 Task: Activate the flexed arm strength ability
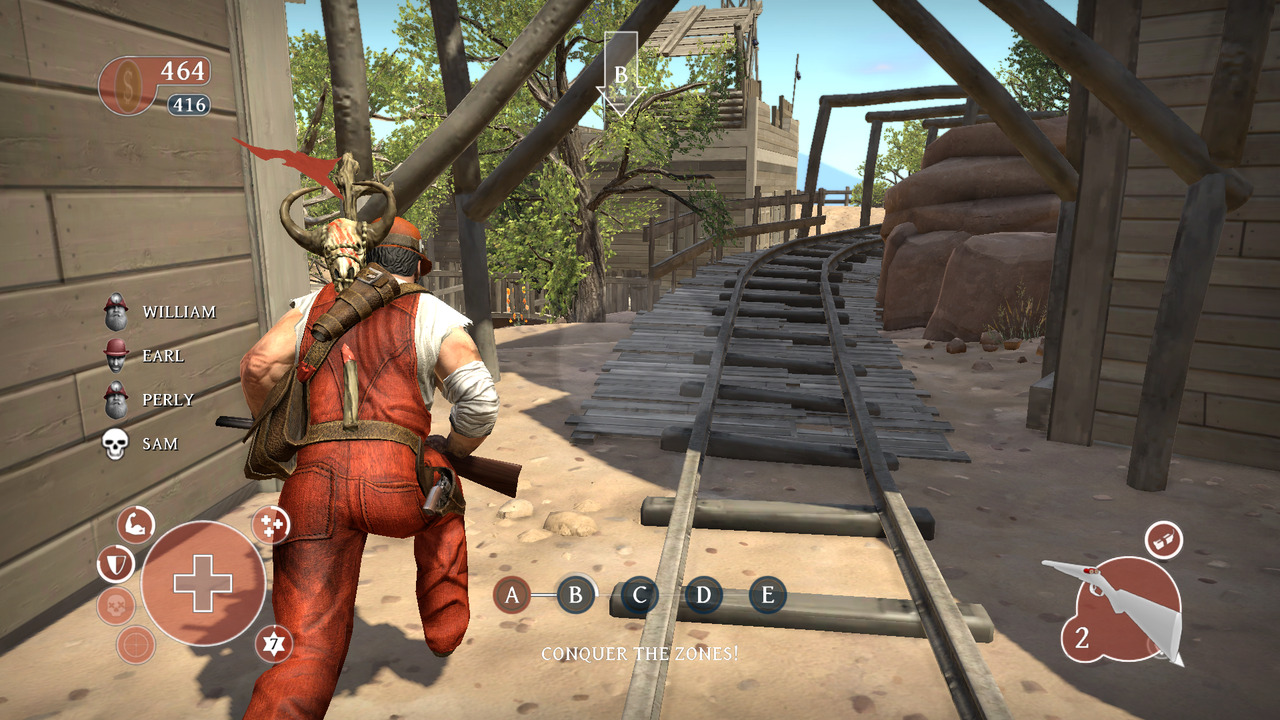(x=136, y=524)
